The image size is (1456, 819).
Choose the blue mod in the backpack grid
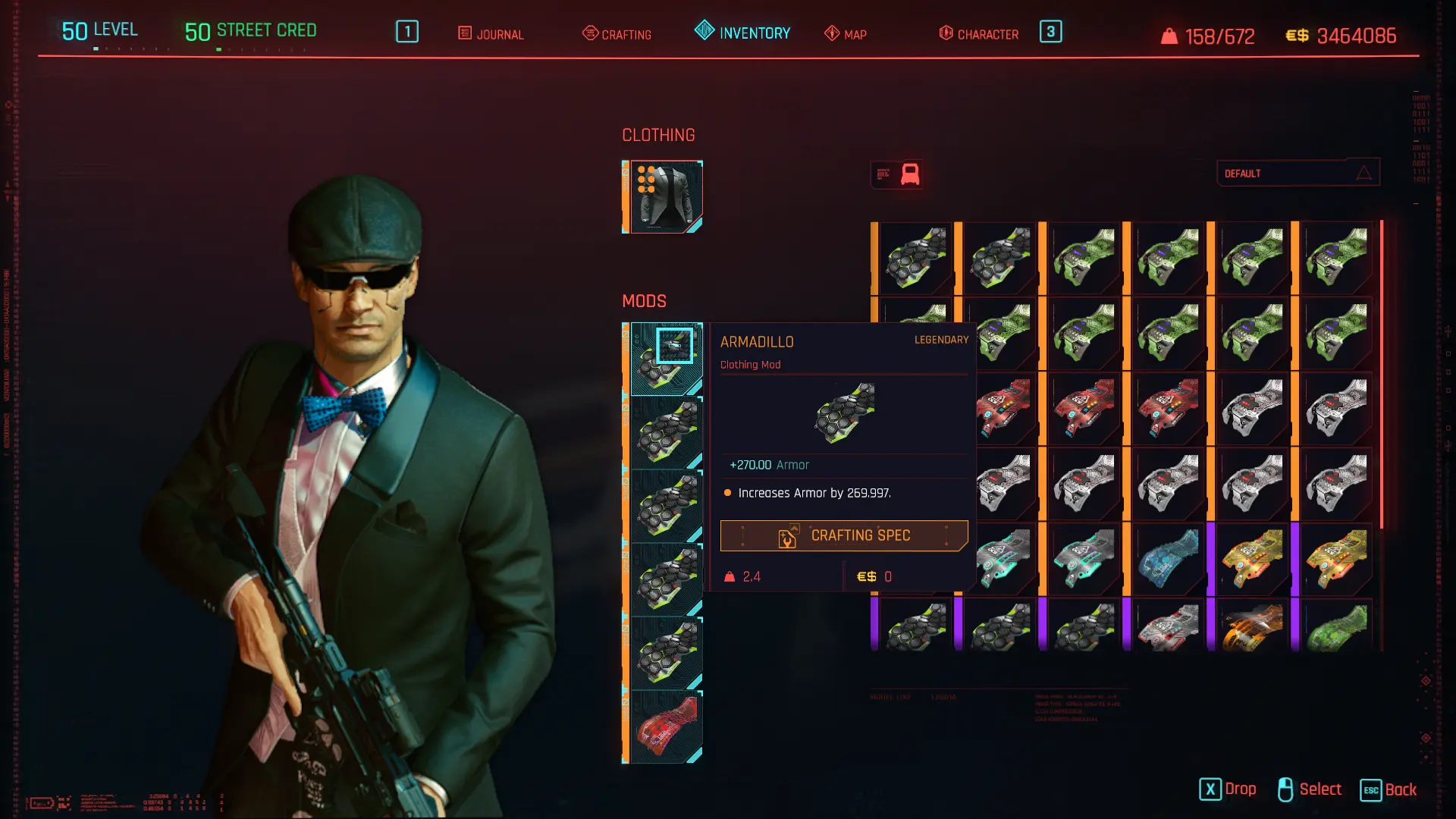tap(1169, 559)
